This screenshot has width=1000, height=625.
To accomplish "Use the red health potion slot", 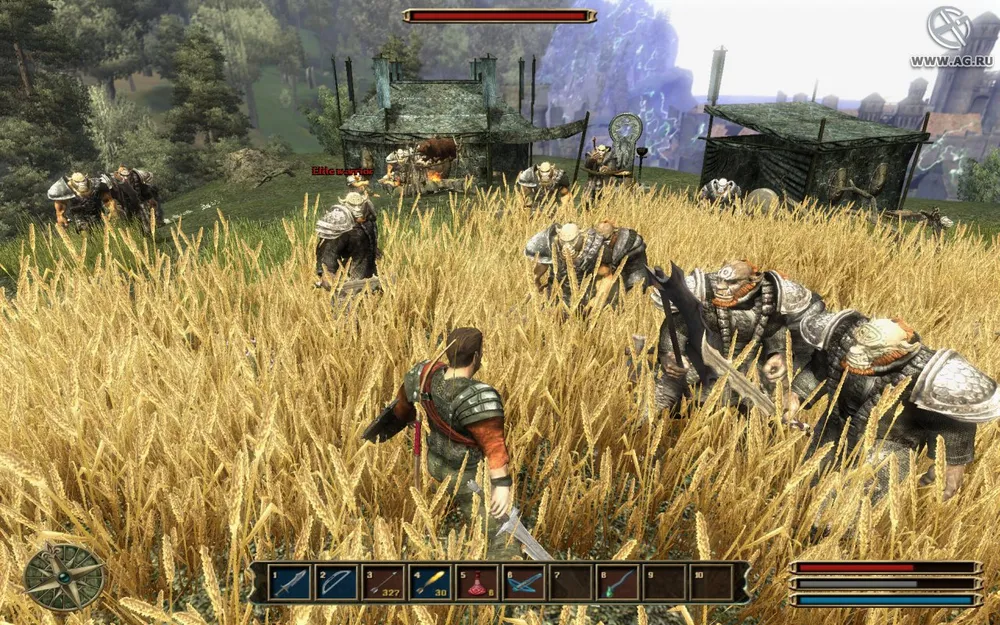I will pyautogui.click(x=478, y=582).
